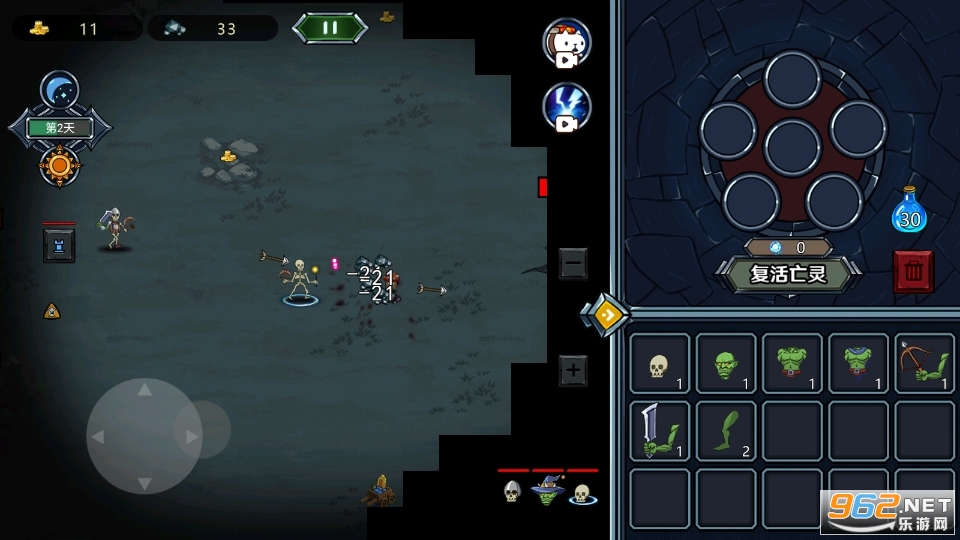Watch the cat pilot video ad reward

click(x=567, y=42)
